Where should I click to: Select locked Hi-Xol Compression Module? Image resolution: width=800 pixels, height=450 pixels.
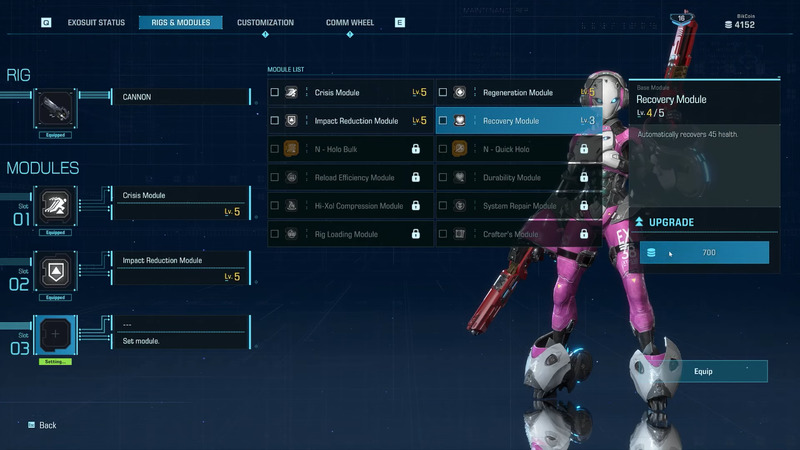(x=350, y=206)
